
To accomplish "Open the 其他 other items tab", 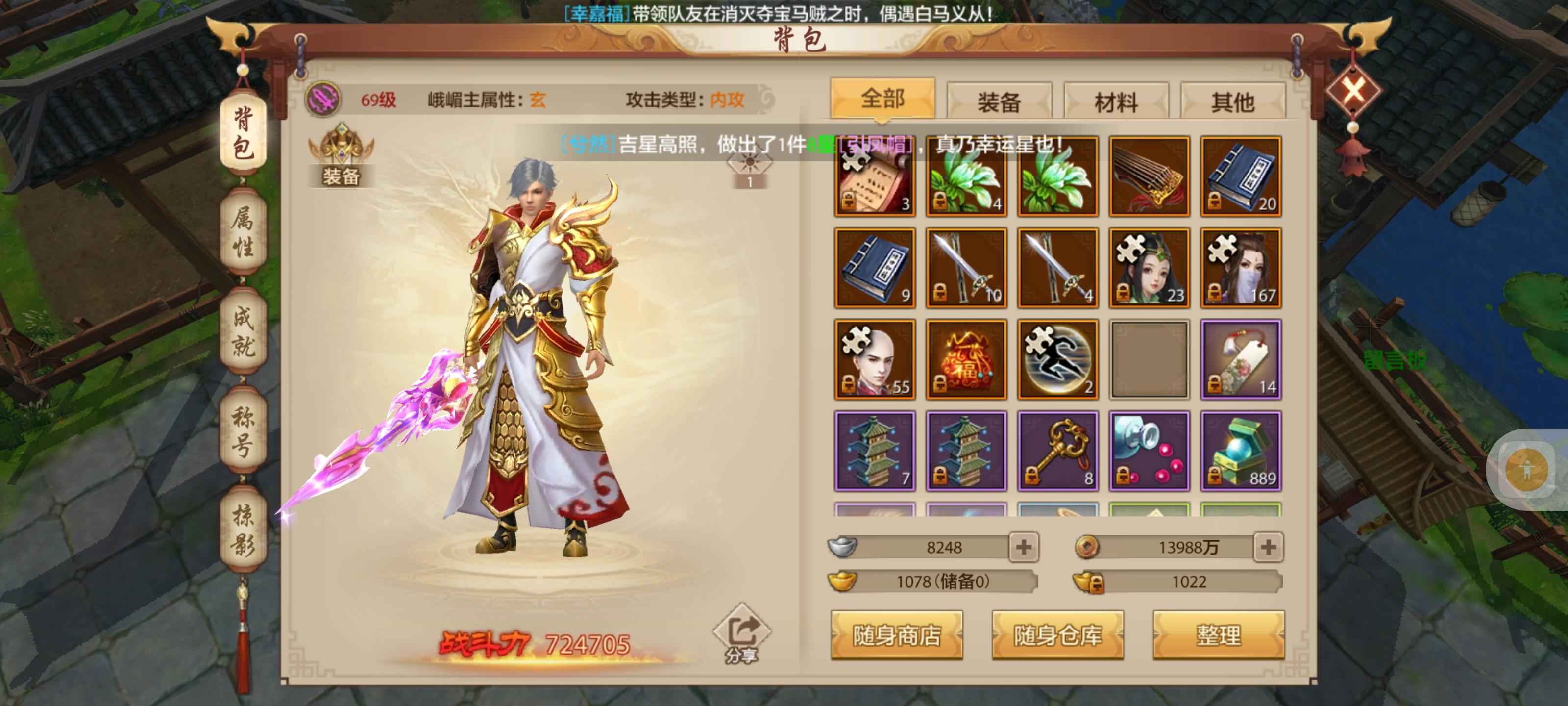I will 1232,101.
